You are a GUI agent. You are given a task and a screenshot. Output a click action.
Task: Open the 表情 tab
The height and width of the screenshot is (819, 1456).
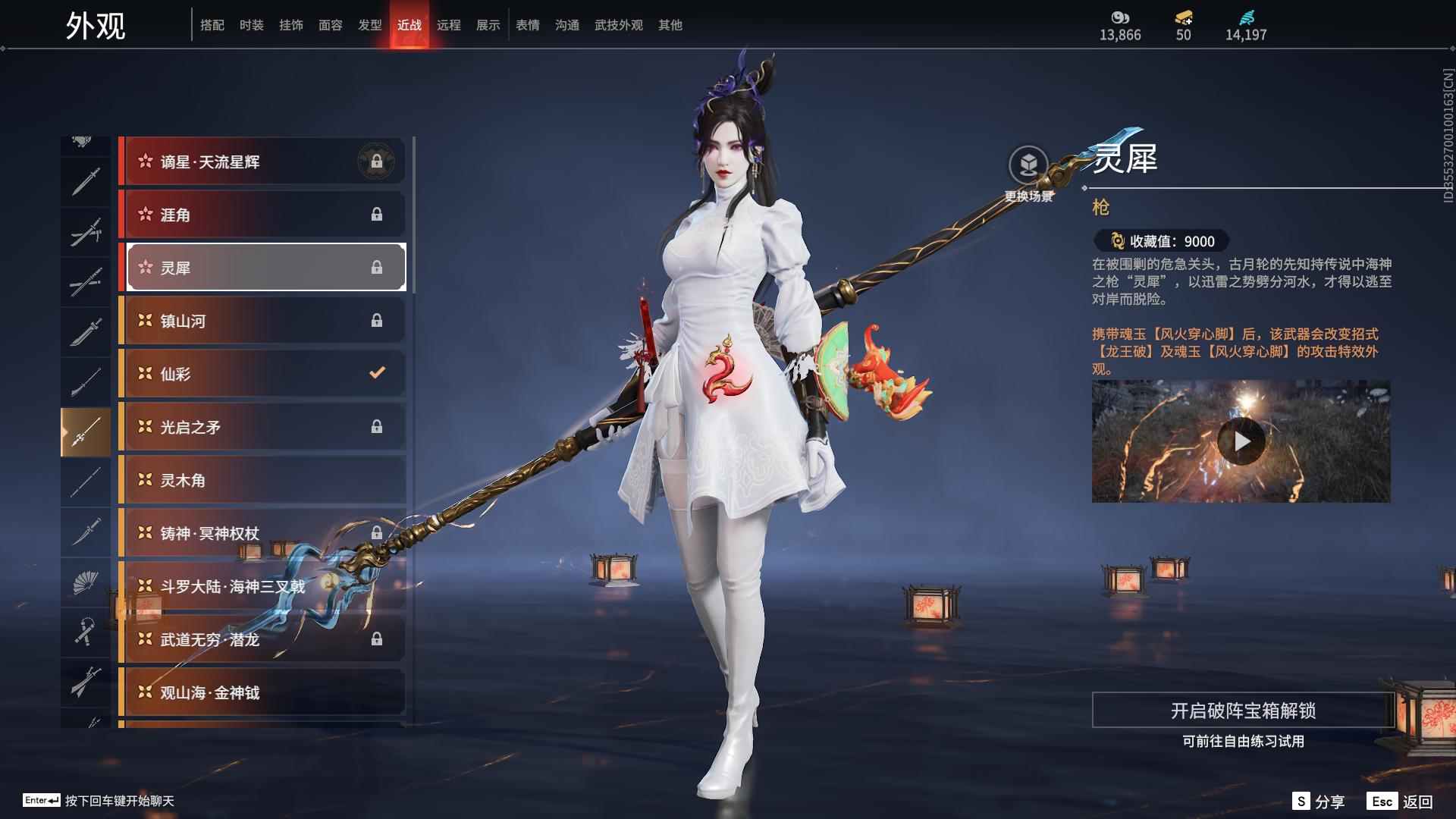pos(528,25)
